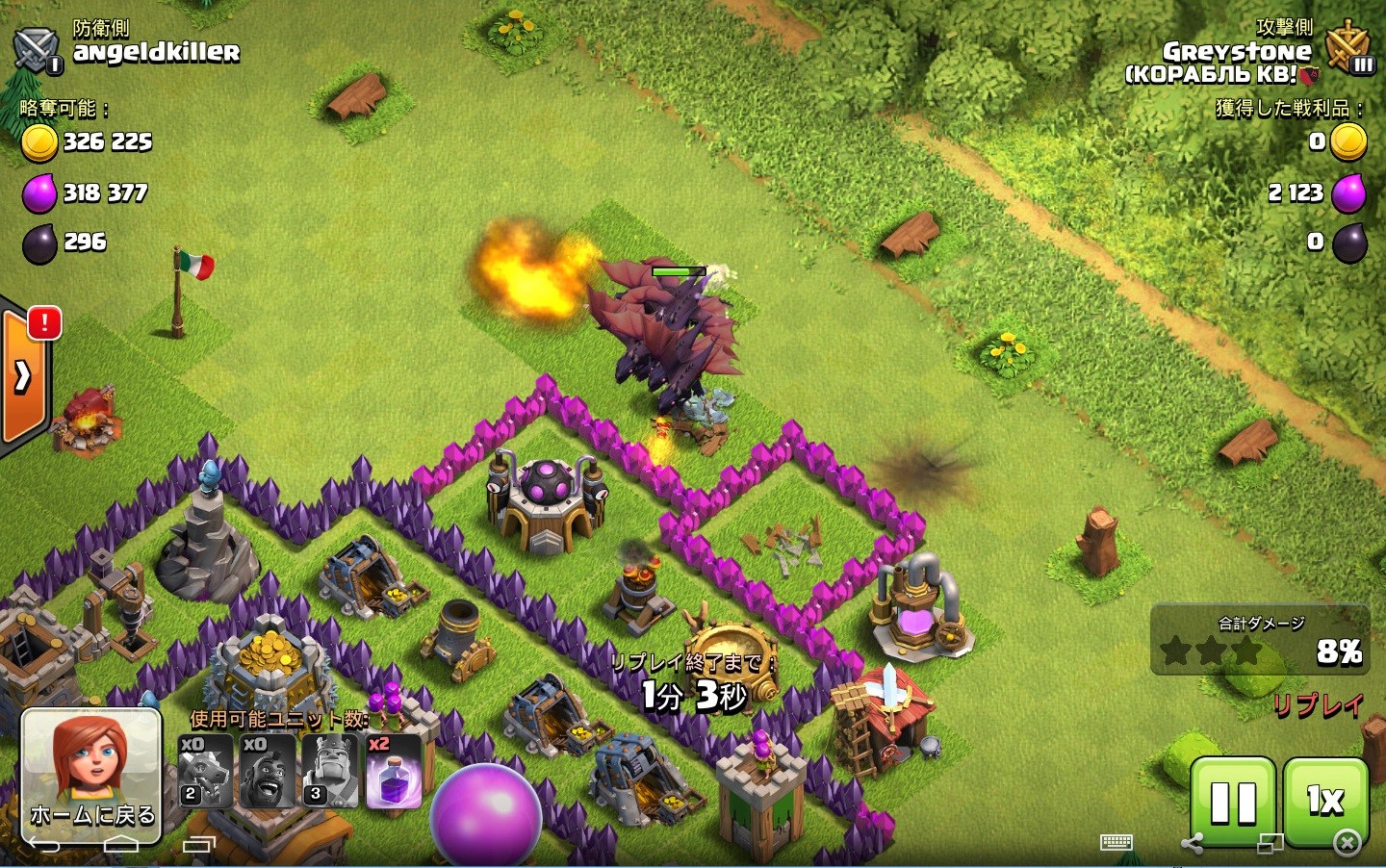Tap the Android home button
The width and height of the screenshot is (1386, 868).
click(121, 845)
